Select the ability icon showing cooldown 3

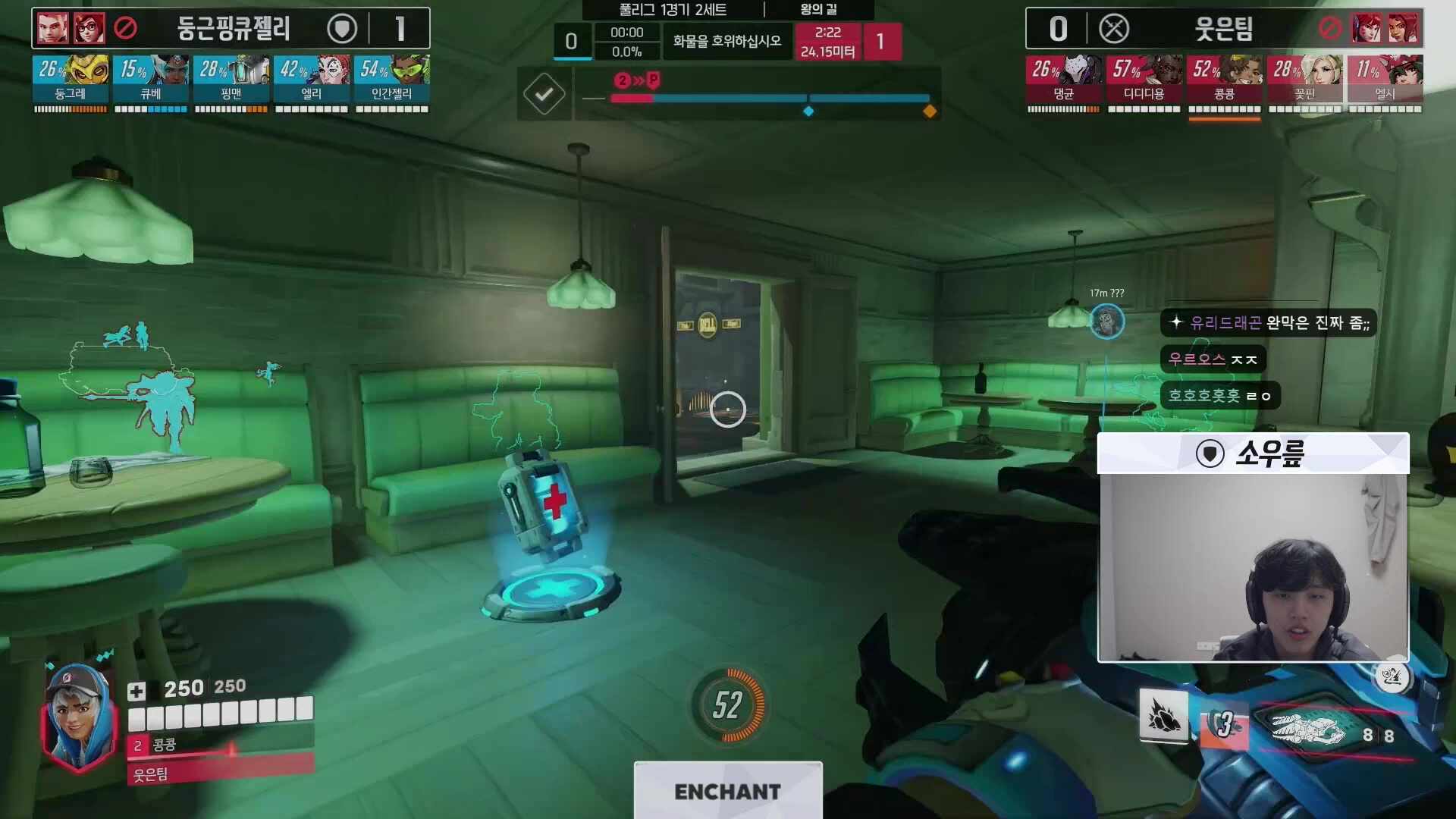click(1224, 725)
